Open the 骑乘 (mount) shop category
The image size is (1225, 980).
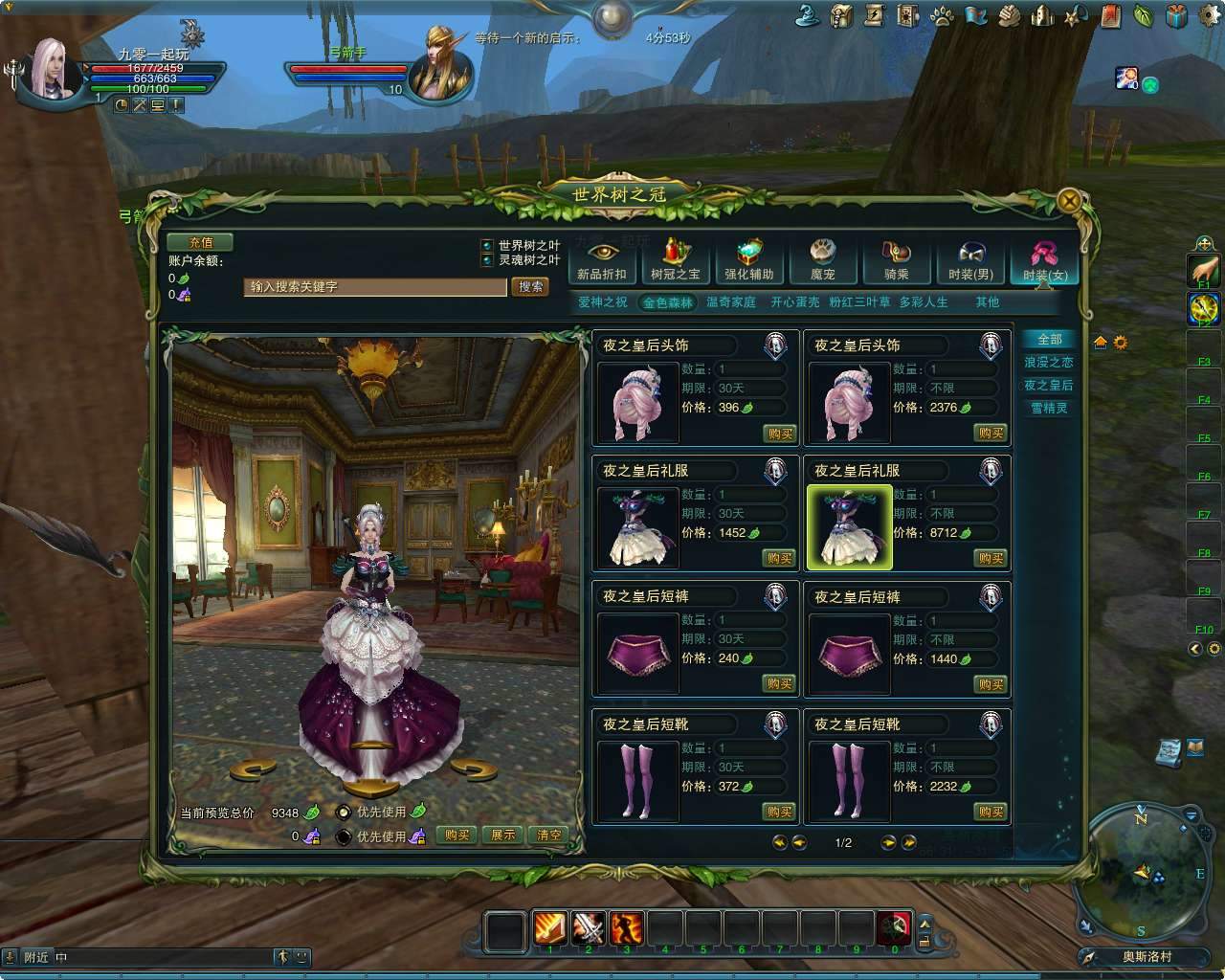tap(897, 258)
